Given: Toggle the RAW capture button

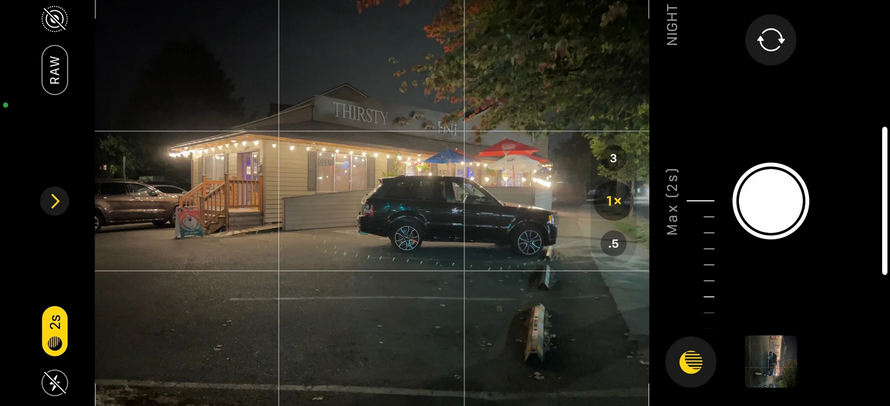Looking at the screenshot, I should (x=55, y=69).
